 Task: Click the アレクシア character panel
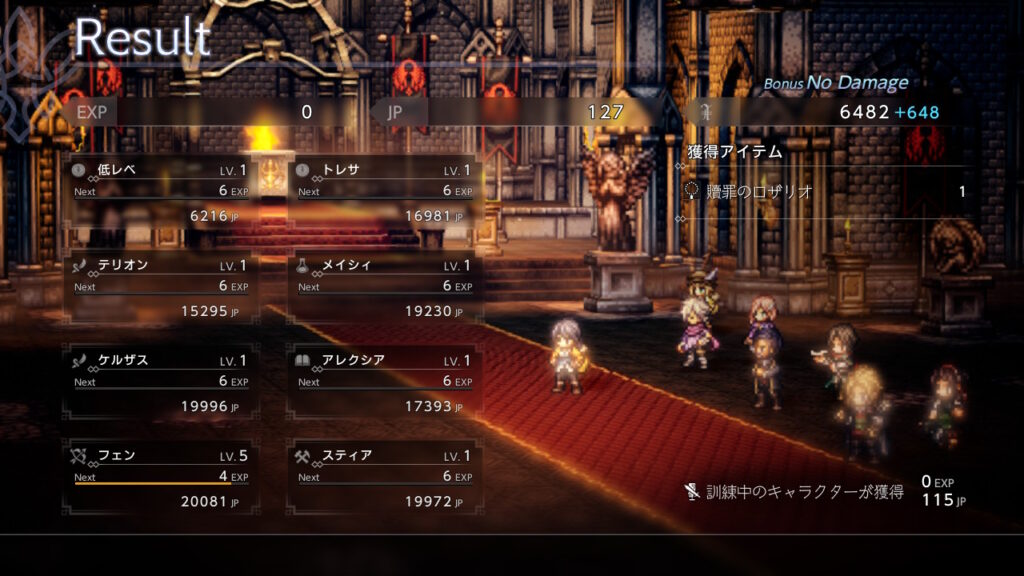[x=384, y=381]
